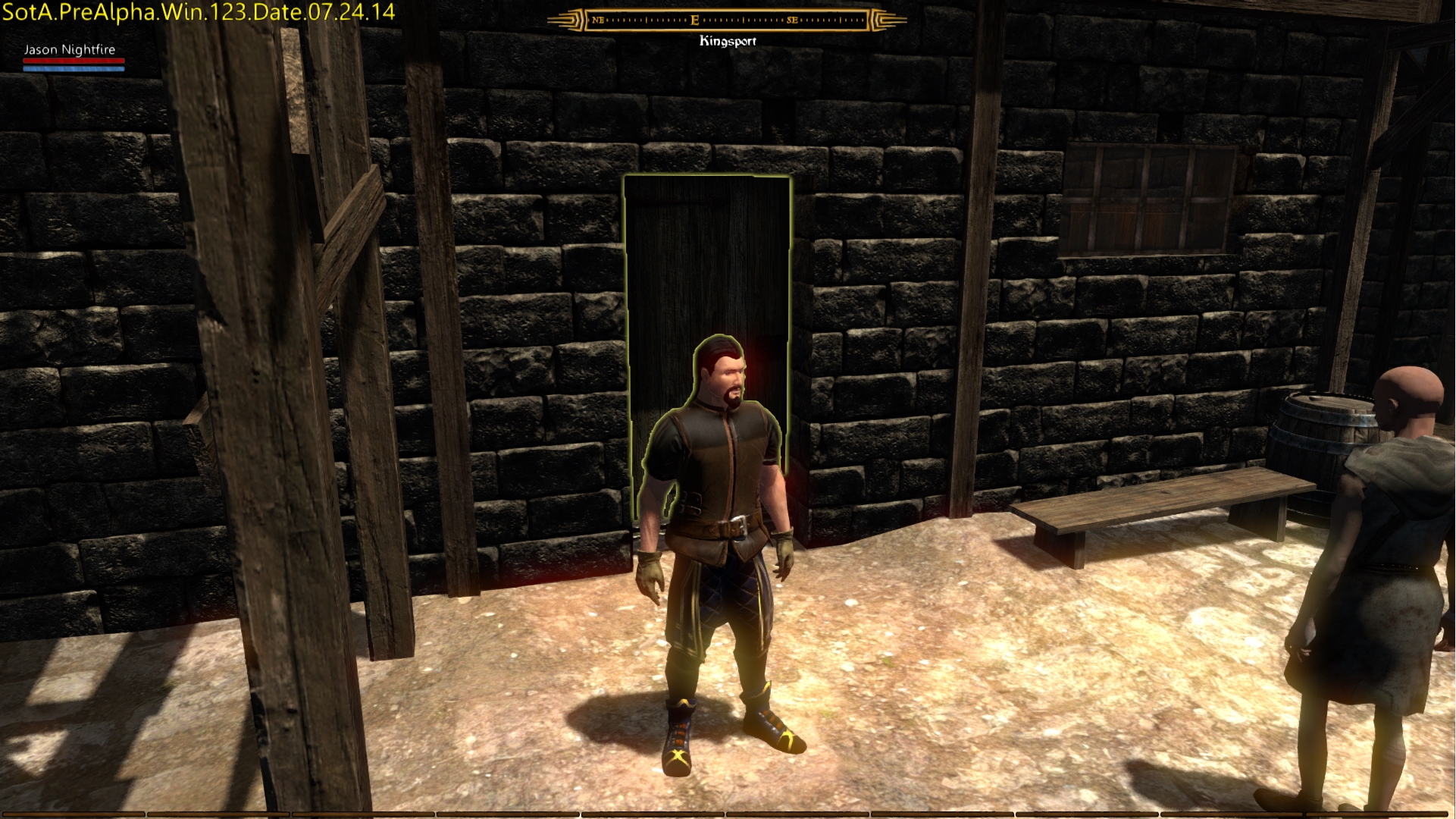Click the fourth hotbar slot

coord(508,813)
